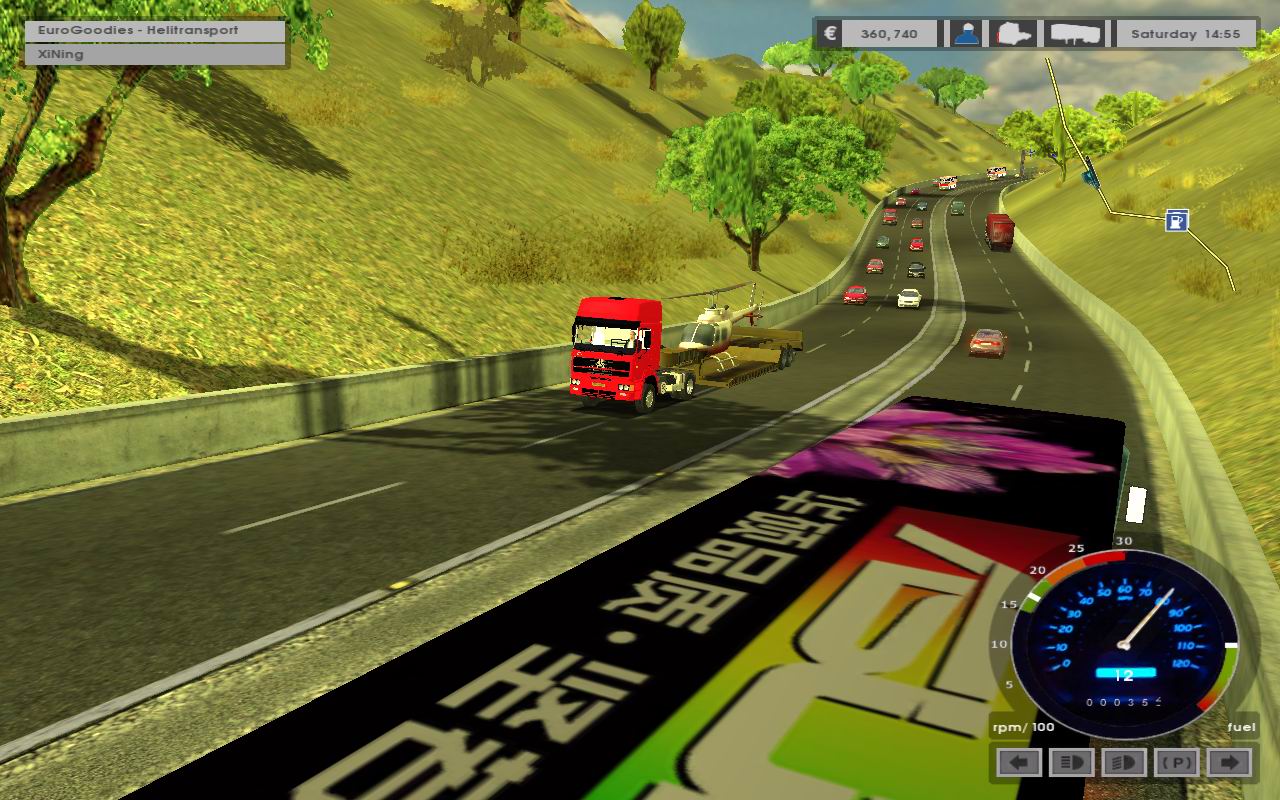Click the XiNing destination label
This screenshot has width=1280, height=800.
pyautogui.click(x=156, y=55)
